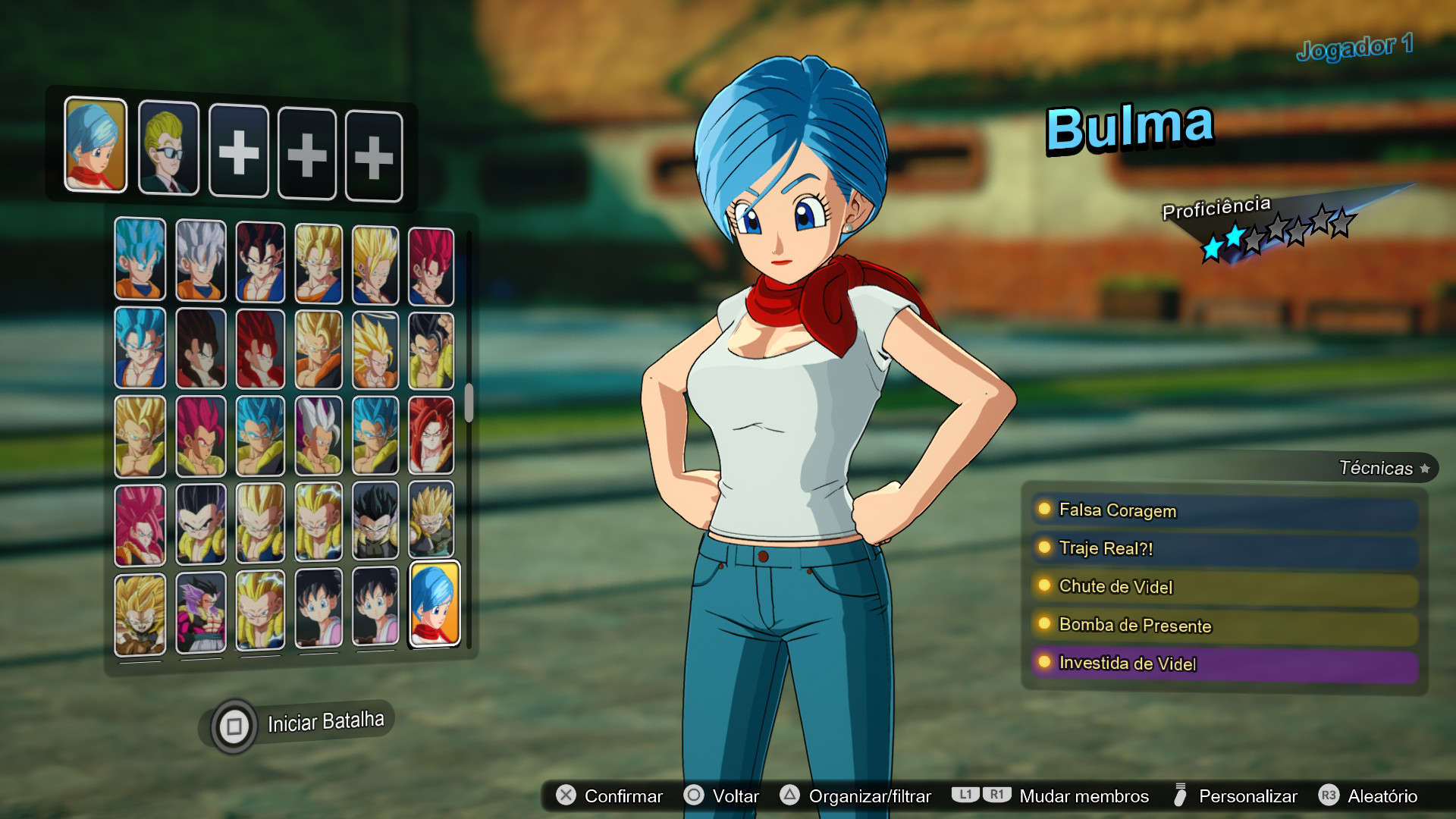Click the X Confirmar button prompt icon
The height and width of the screenshot is (819, 1456).
pos(564,796)
